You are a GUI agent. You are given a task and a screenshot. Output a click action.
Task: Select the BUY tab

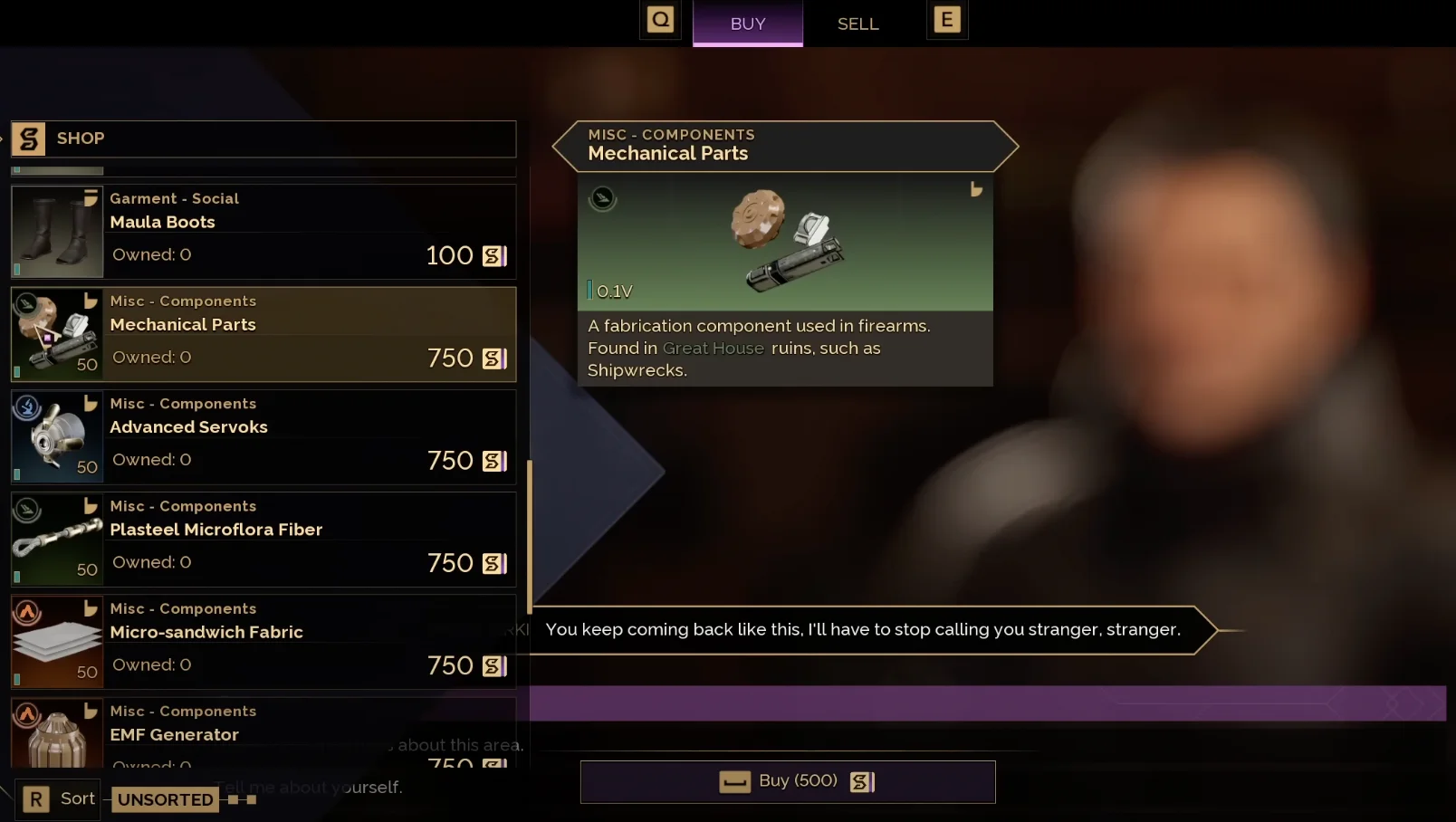748,24
